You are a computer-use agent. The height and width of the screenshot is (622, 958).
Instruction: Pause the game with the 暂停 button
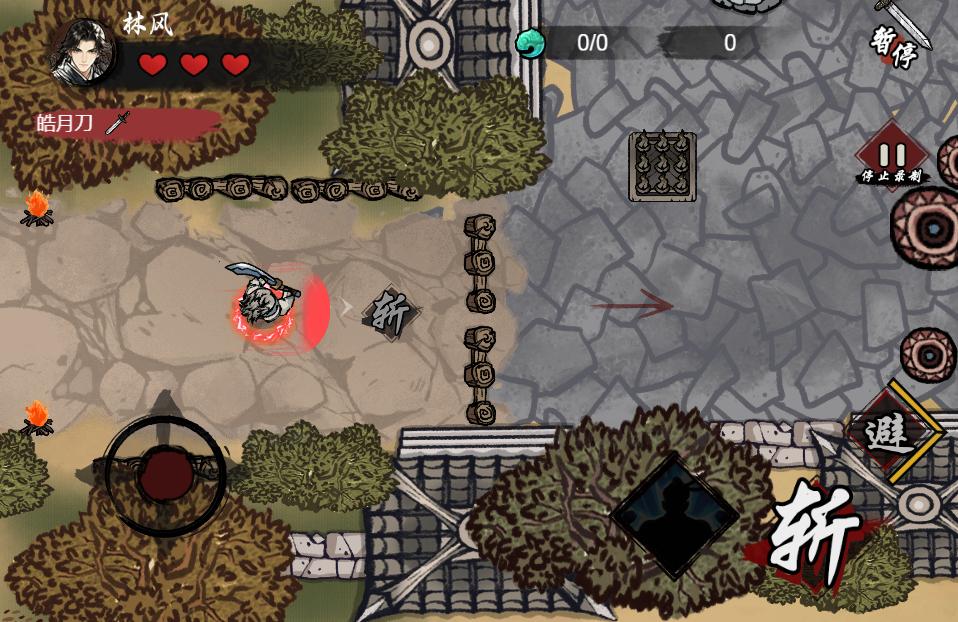[895, 47]
